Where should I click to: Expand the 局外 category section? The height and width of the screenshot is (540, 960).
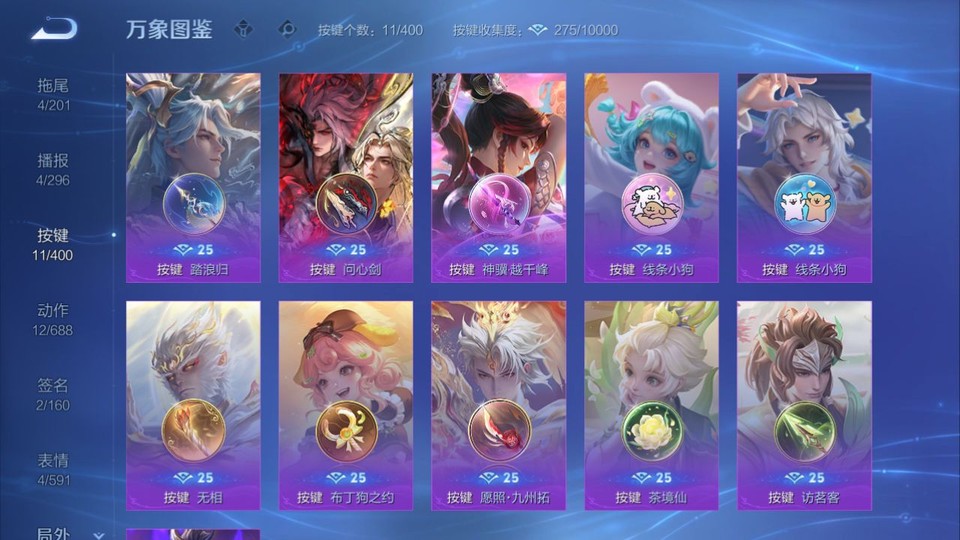point(60,533)
